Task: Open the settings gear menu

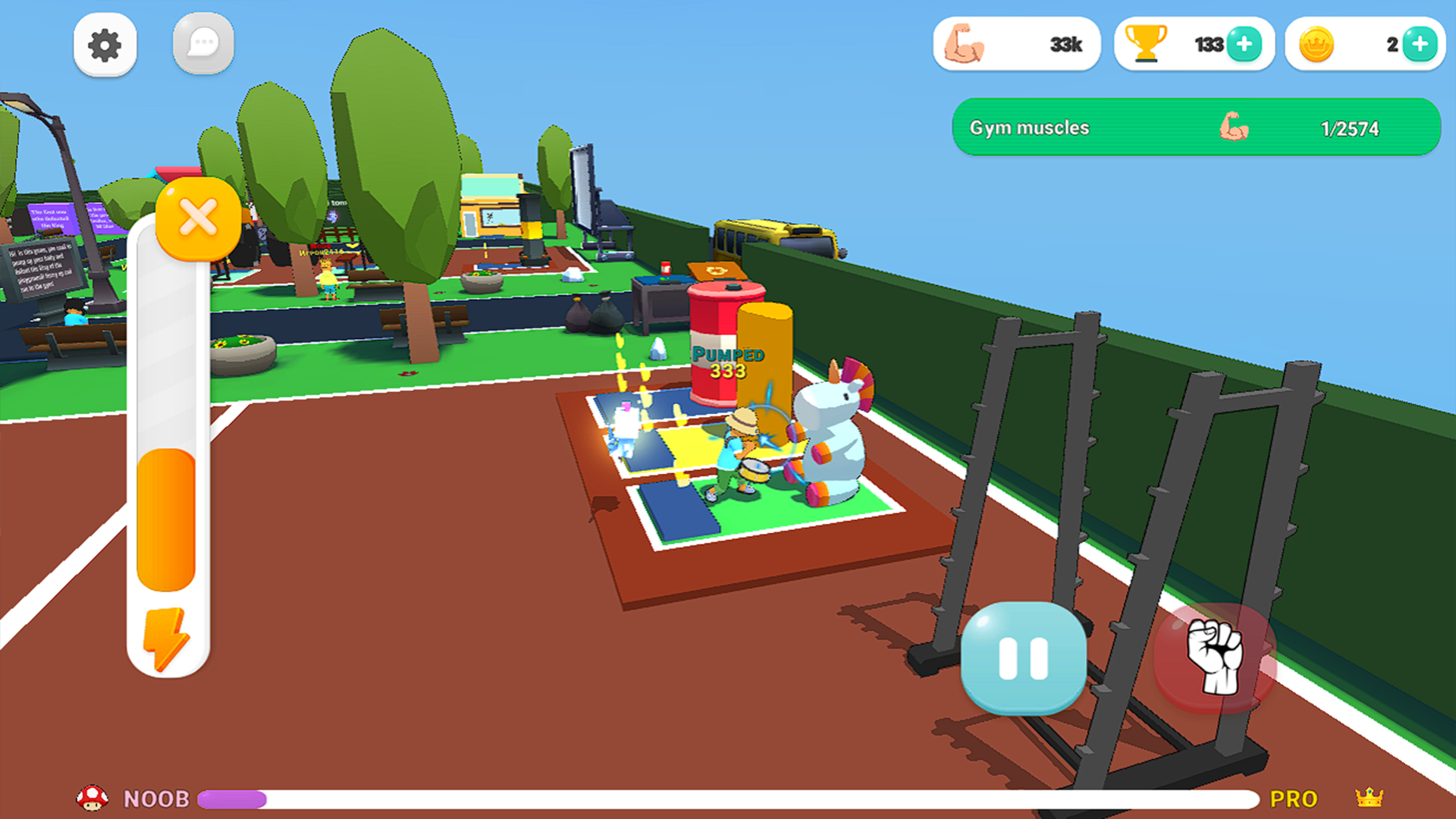Action: click(x=105, y=44)
